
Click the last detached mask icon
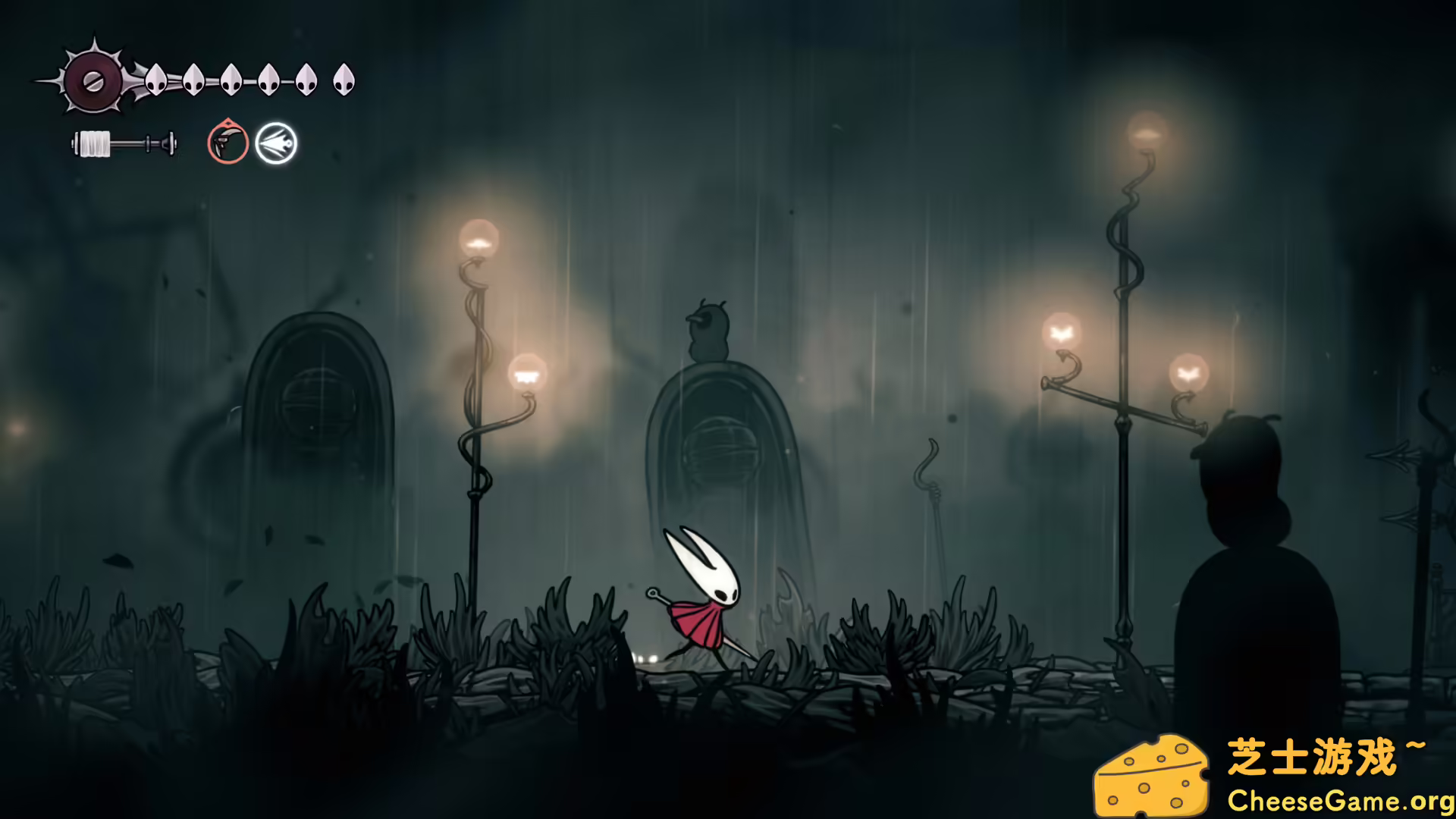click(x=345, y=78)
